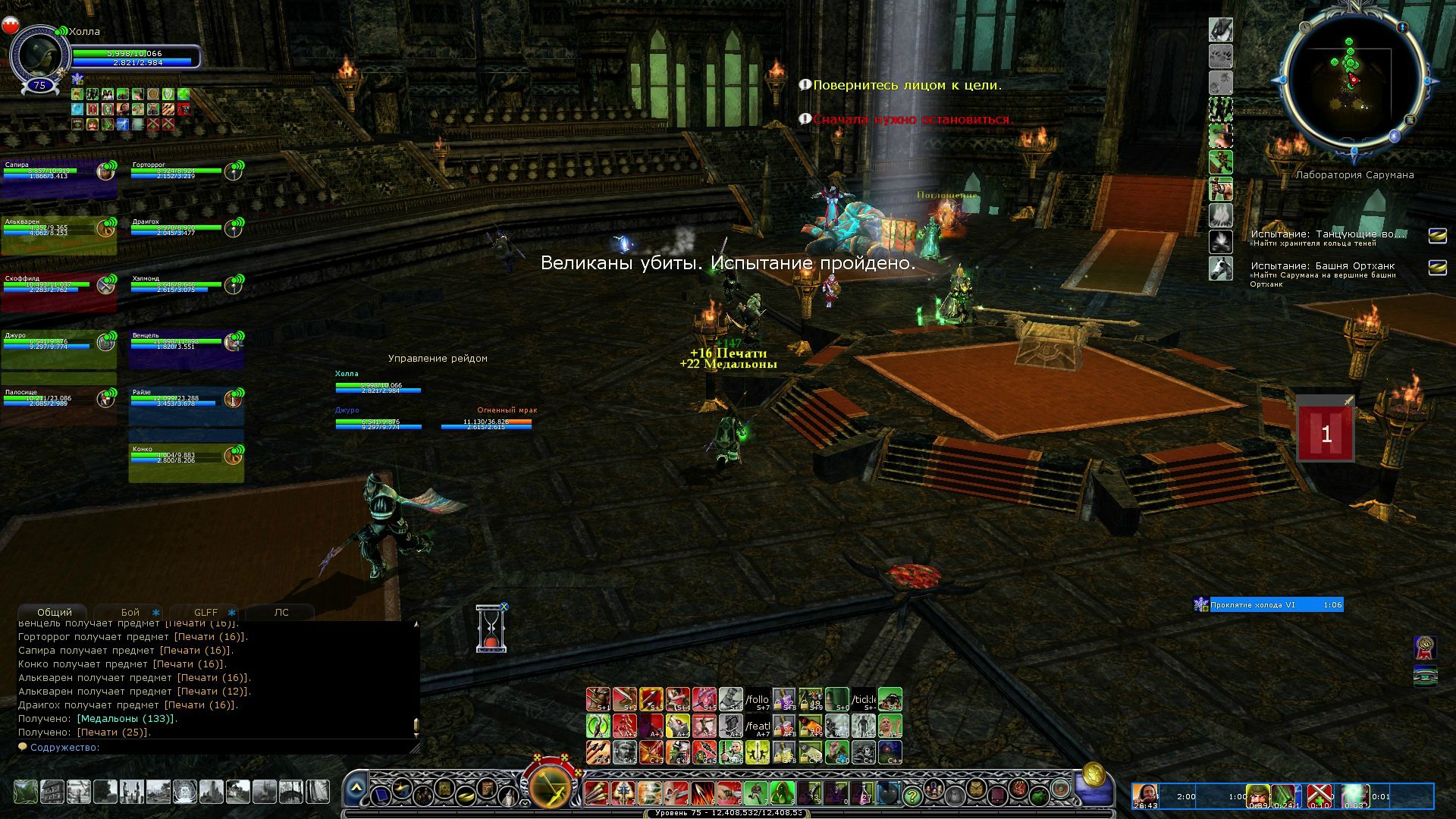Switch to the ЛС chat tab
Viewport: 1456px width, 819px height.
coord(281,612)
